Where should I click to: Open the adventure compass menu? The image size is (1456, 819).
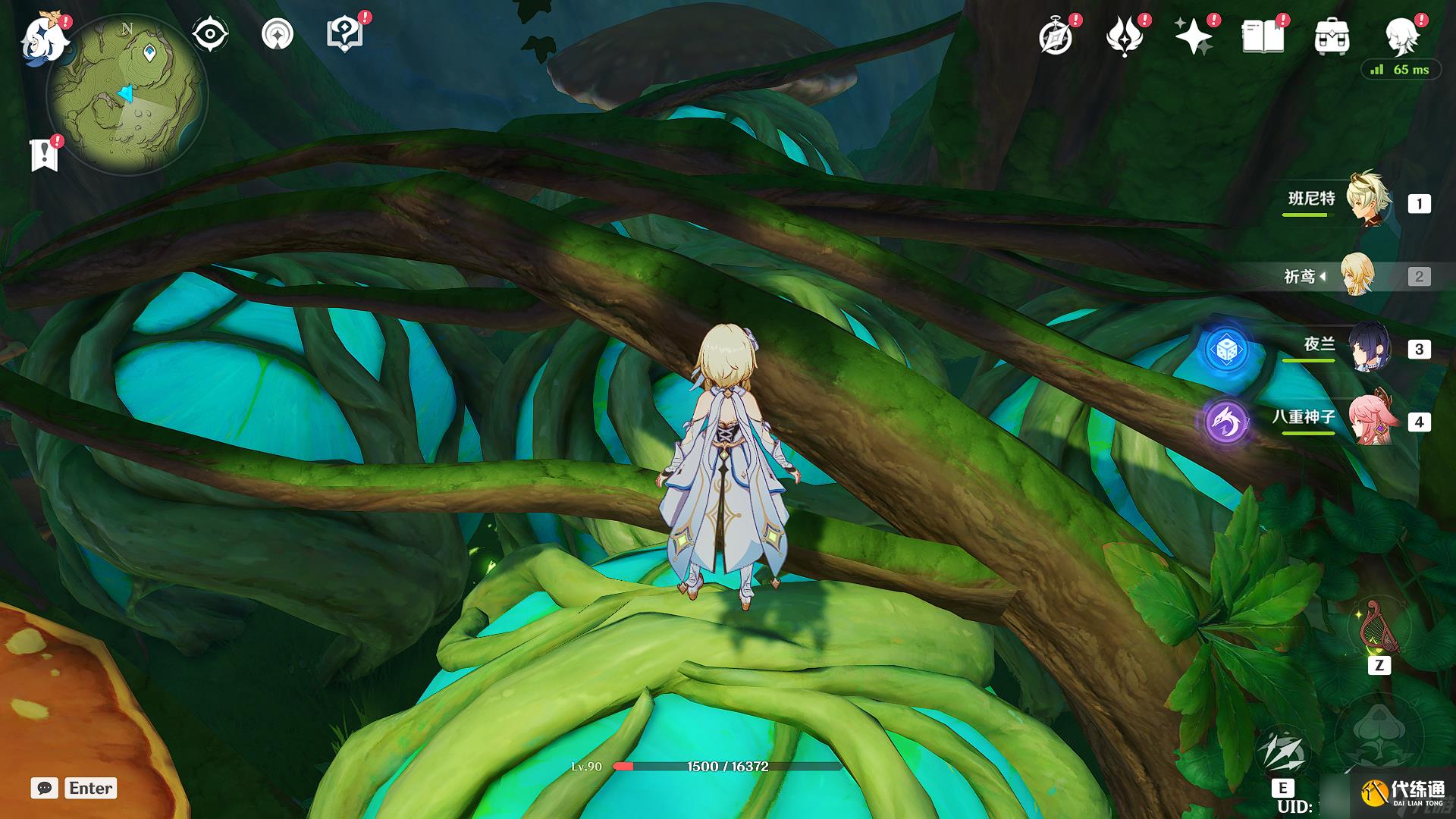(x=1056, y=36)
